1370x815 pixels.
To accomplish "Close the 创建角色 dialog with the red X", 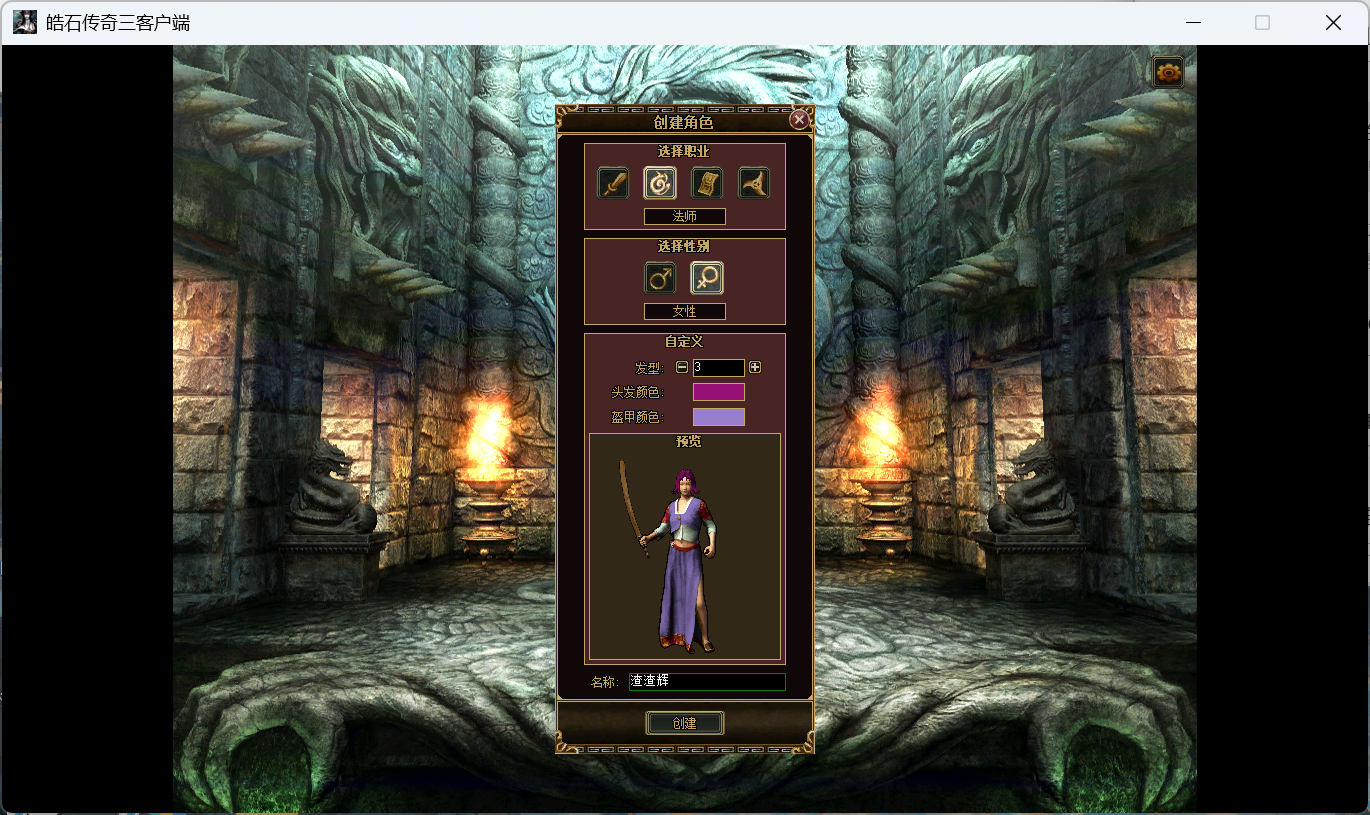I will (x=799, y=118).
